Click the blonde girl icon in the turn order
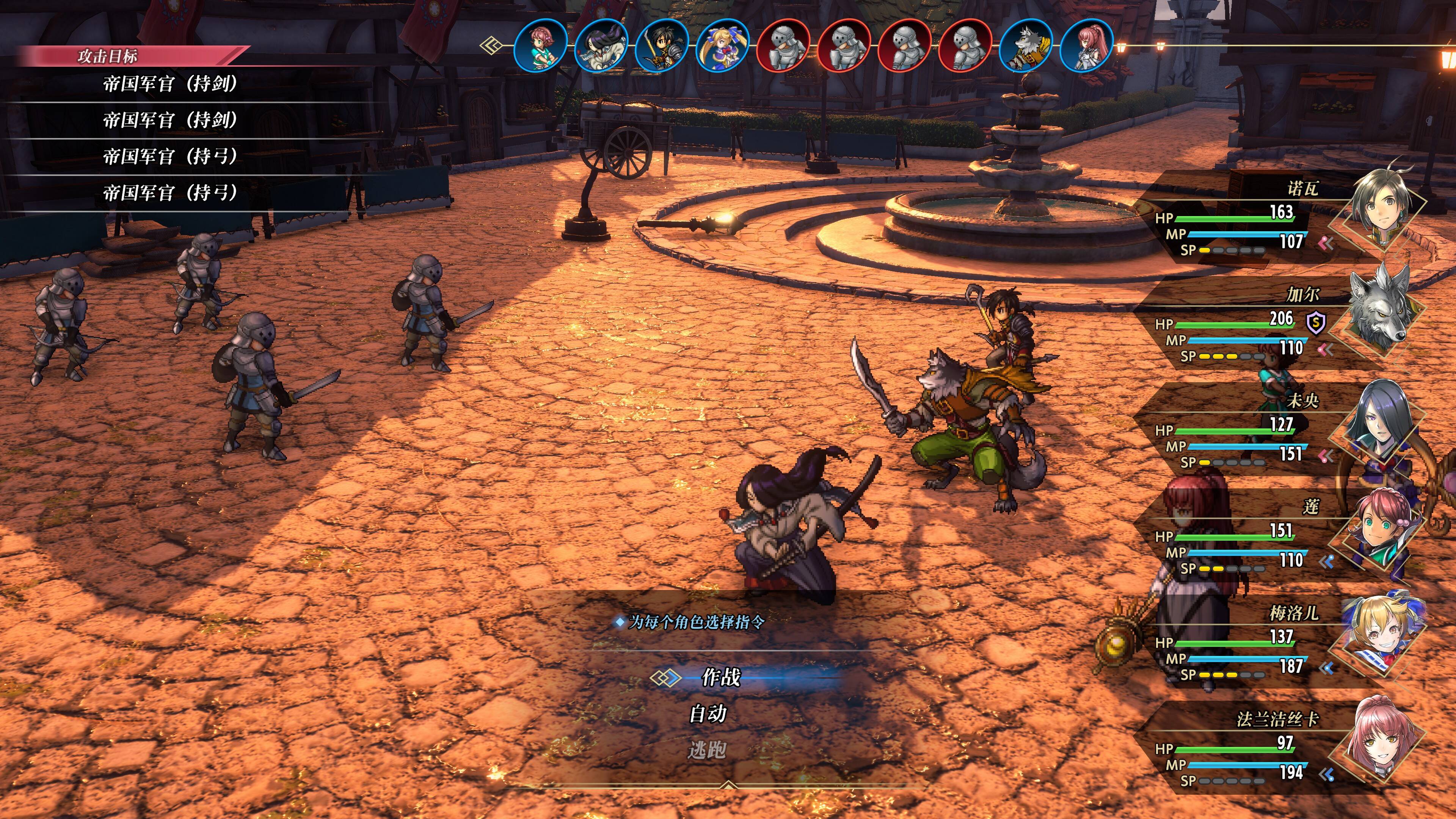The height and width of the screenshot is (819, 1456). 723,45
